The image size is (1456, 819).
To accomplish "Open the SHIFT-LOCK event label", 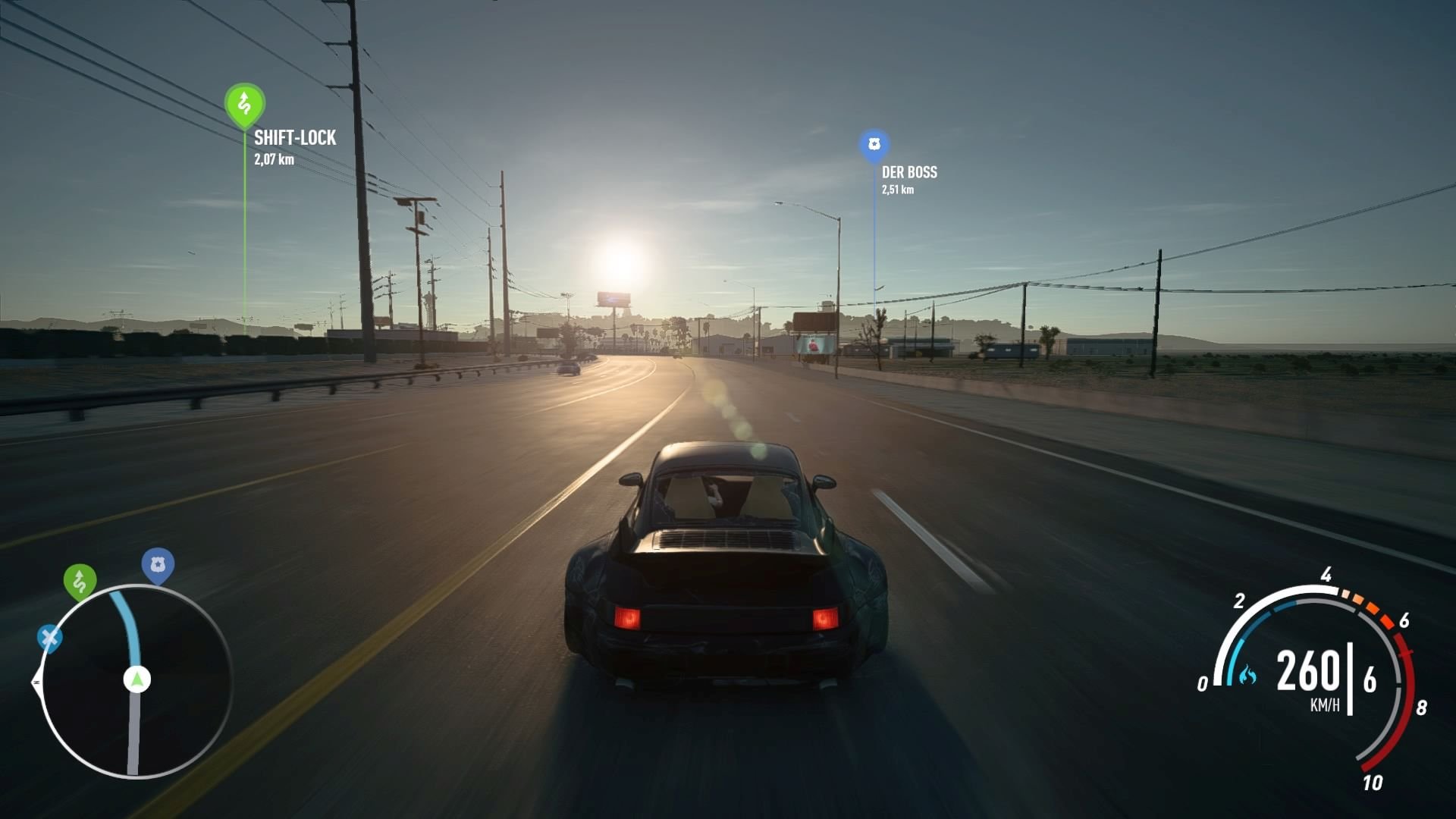I will (294, 139).
